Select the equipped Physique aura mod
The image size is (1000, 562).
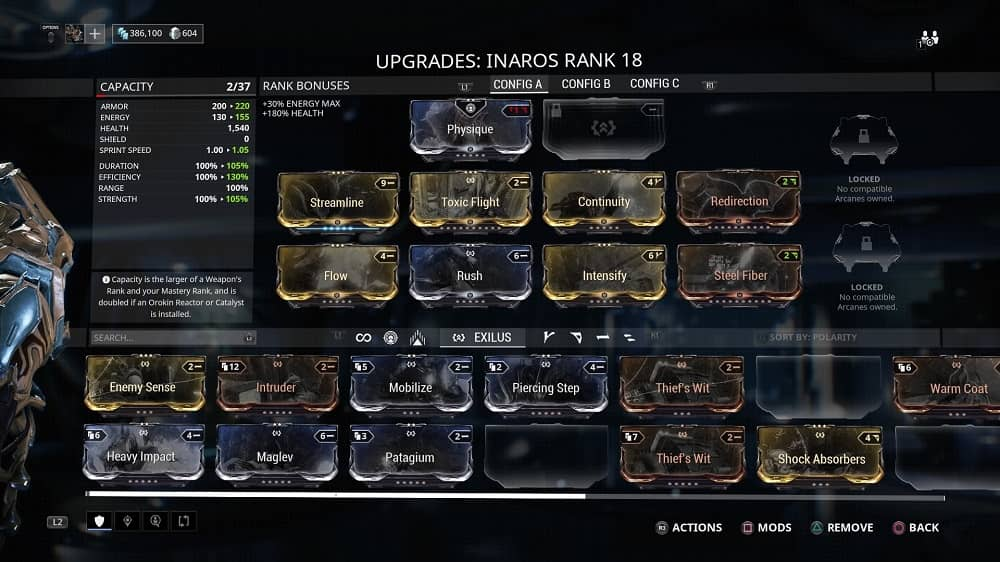tap(470, 129)
